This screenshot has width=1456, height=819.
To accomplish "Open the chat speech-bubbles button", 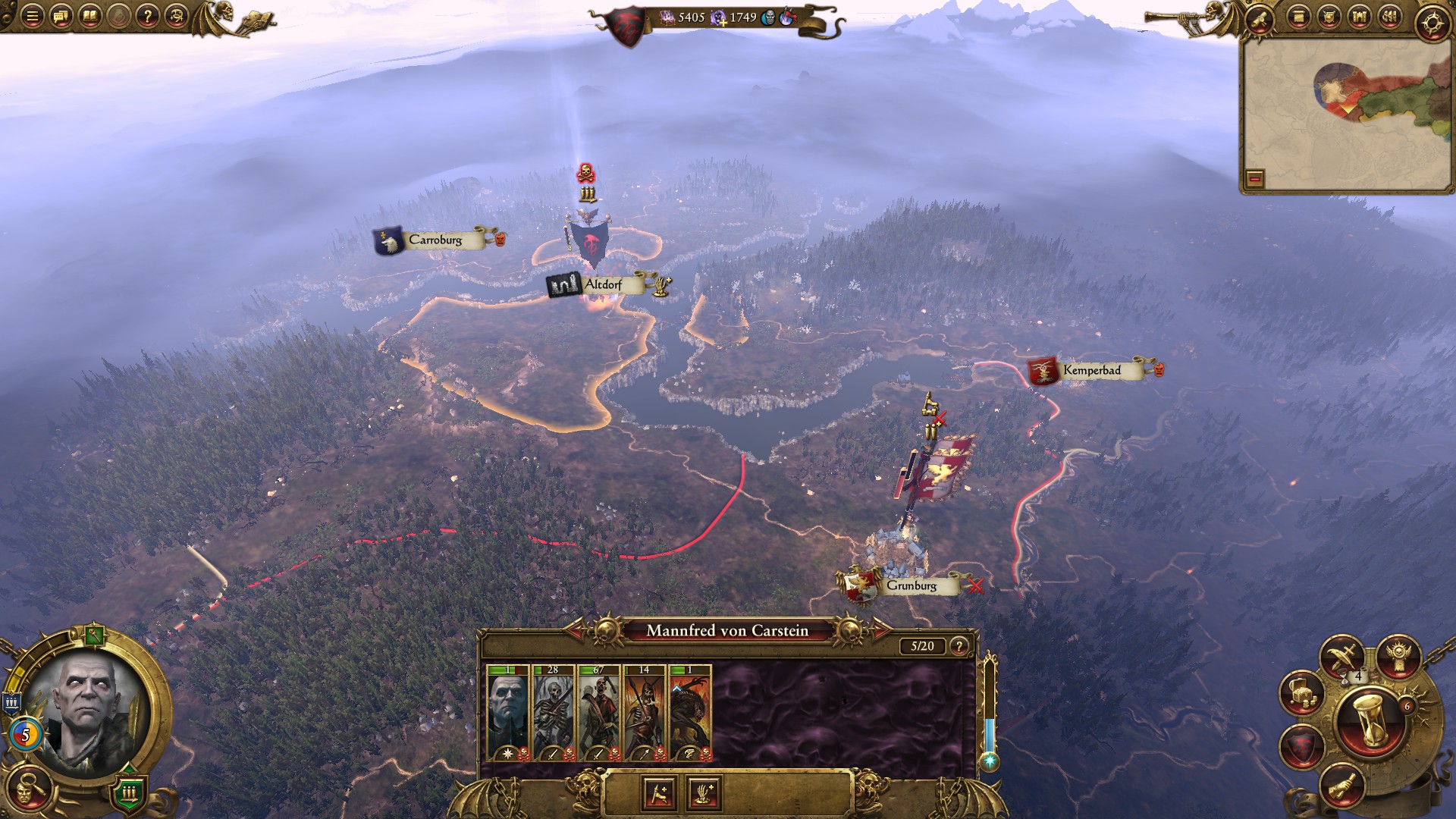I will click(x=61, y=16).
